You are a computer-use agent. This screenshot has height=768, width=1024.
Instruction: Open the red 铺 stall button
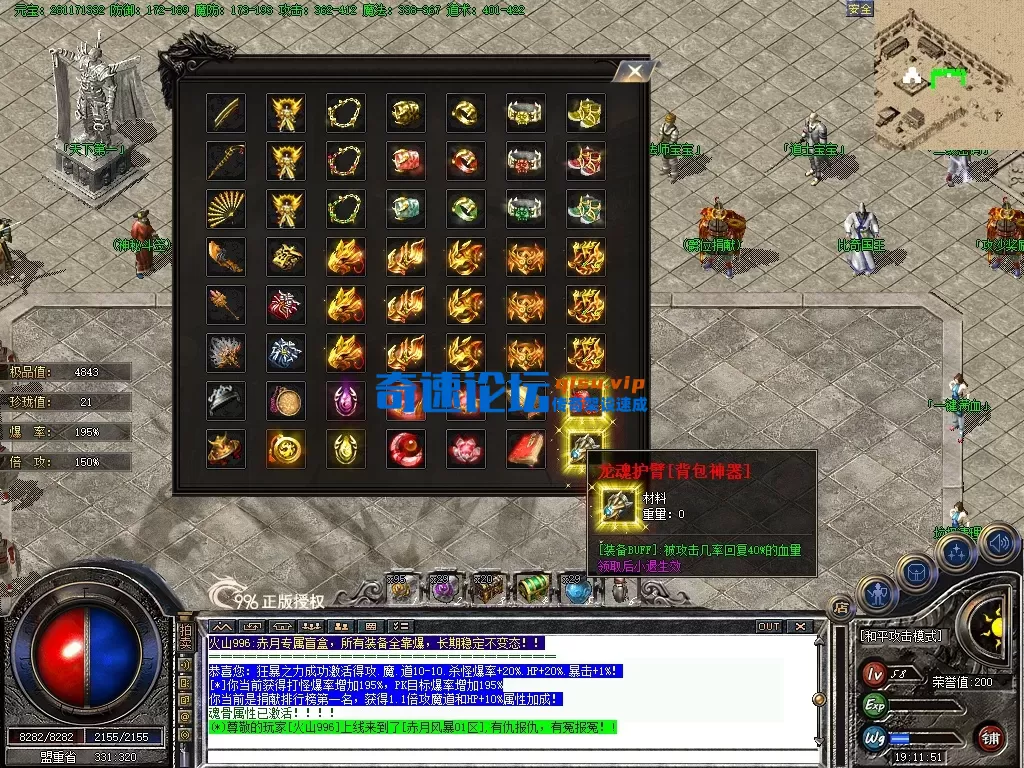990,736
